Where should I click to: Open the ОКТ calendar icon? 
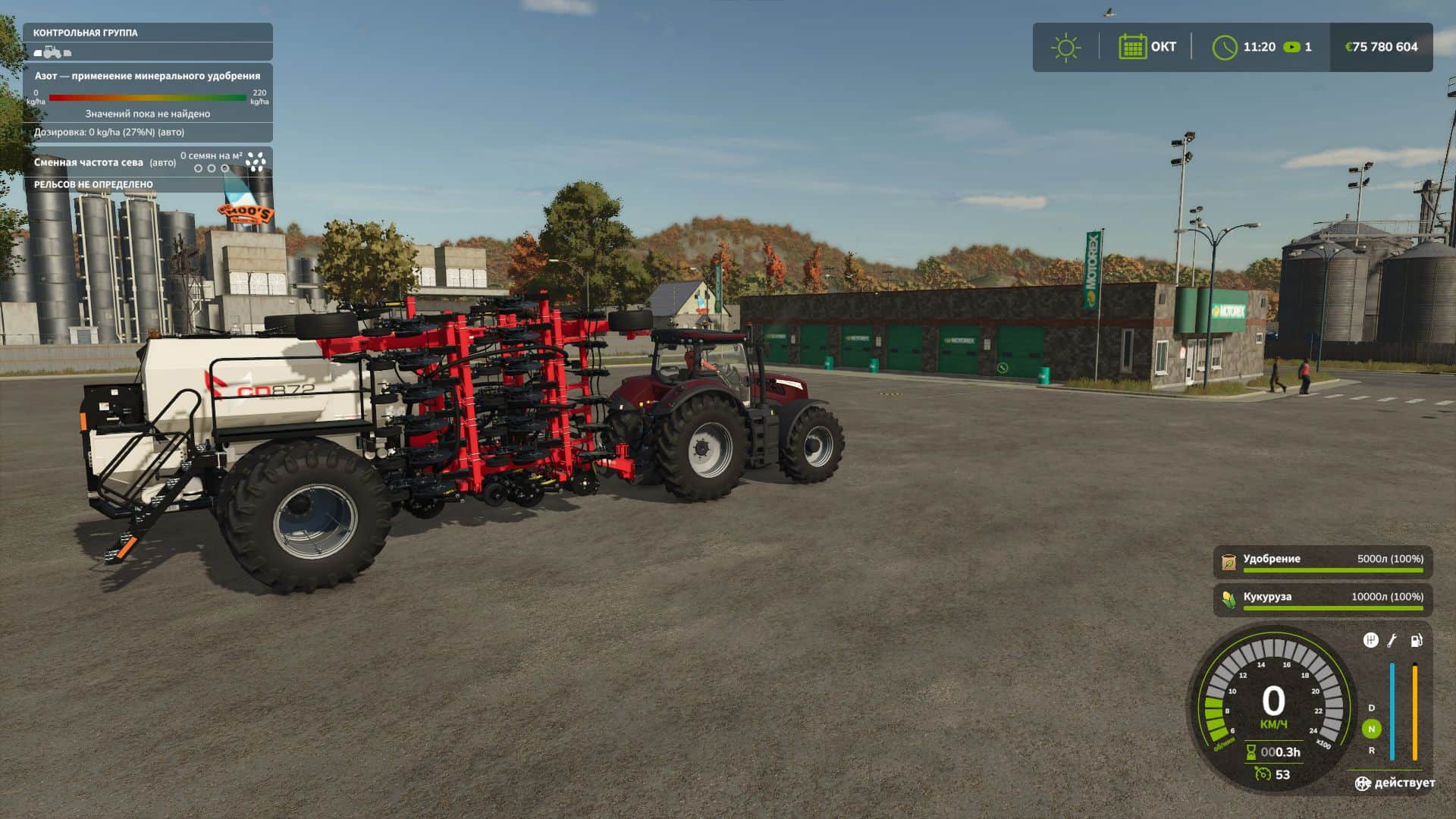point(1132,47)
